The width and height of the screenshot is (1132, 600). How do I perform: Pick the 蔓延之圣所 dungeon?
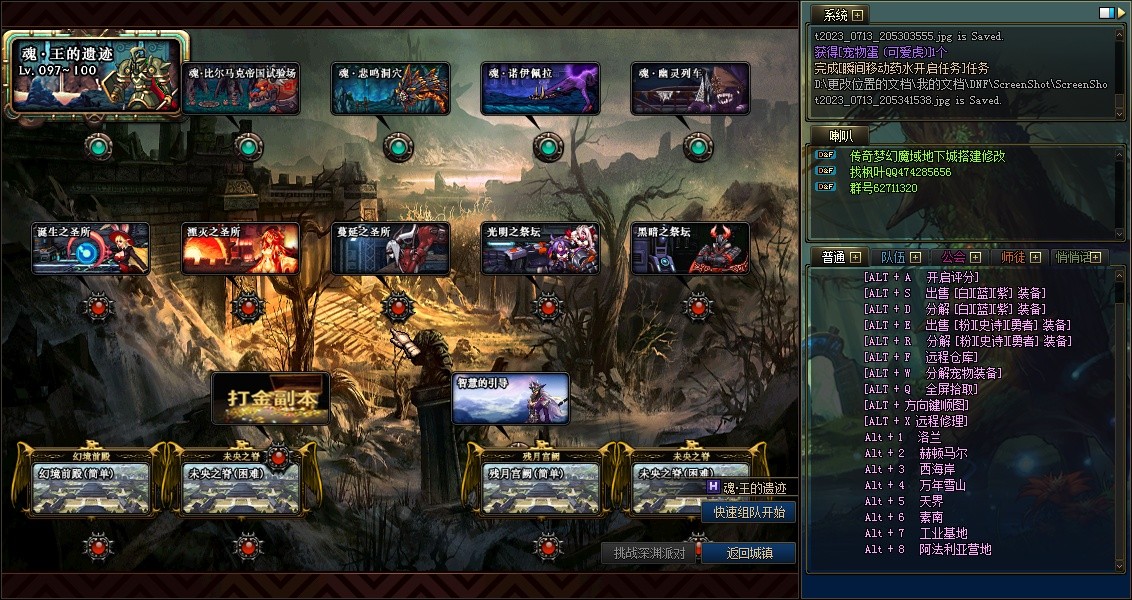390,248
